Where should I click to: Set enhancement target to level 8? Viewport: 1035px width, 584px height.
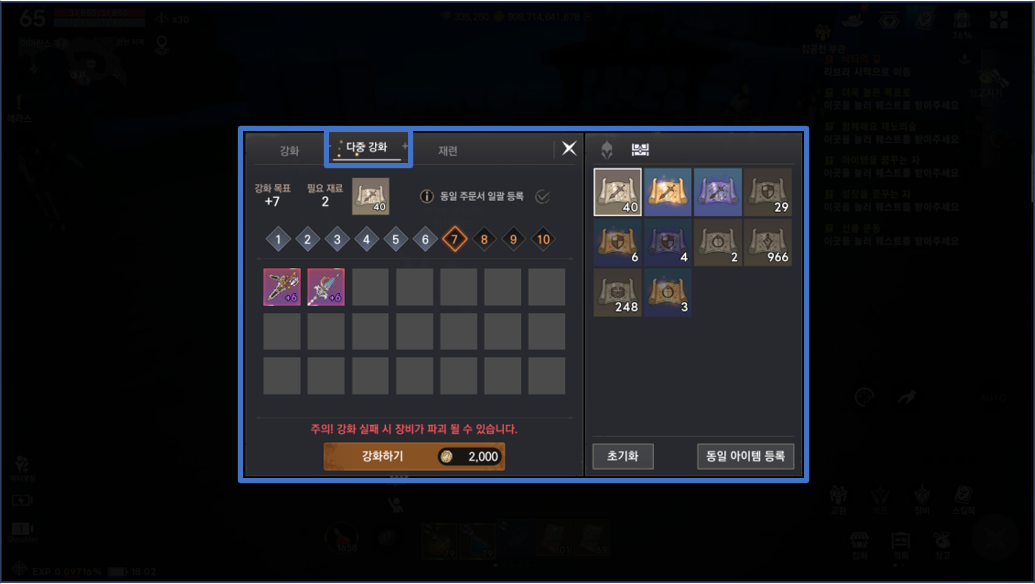484,240
